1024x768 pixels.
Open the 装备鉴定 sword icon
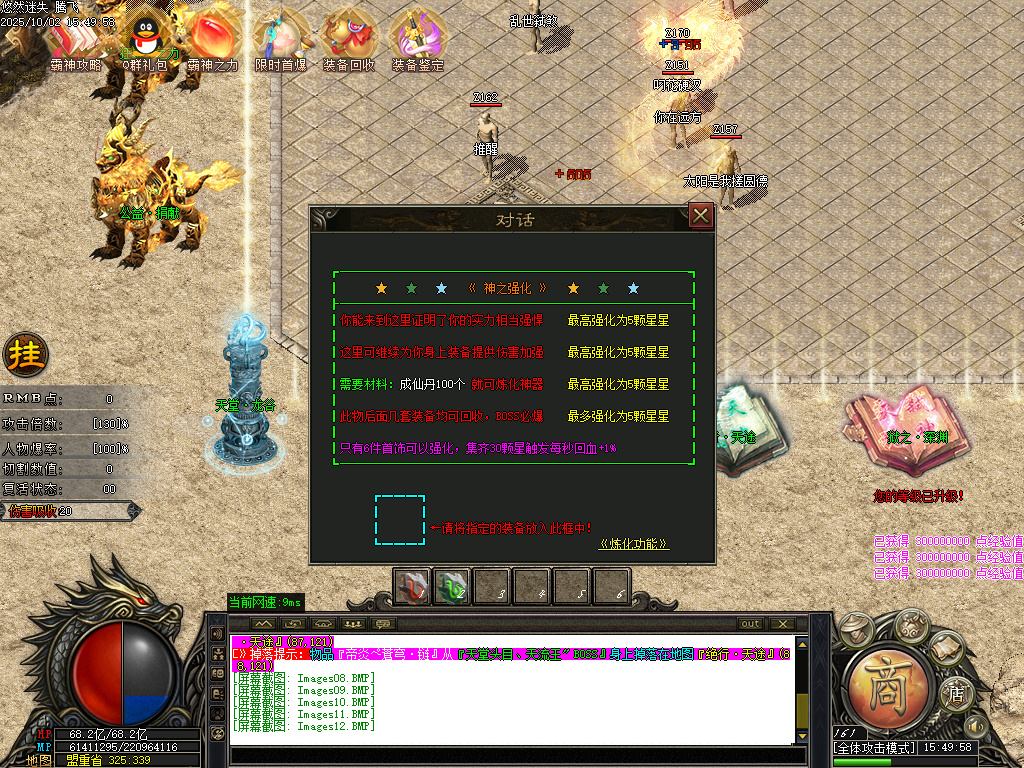(418, 42)
